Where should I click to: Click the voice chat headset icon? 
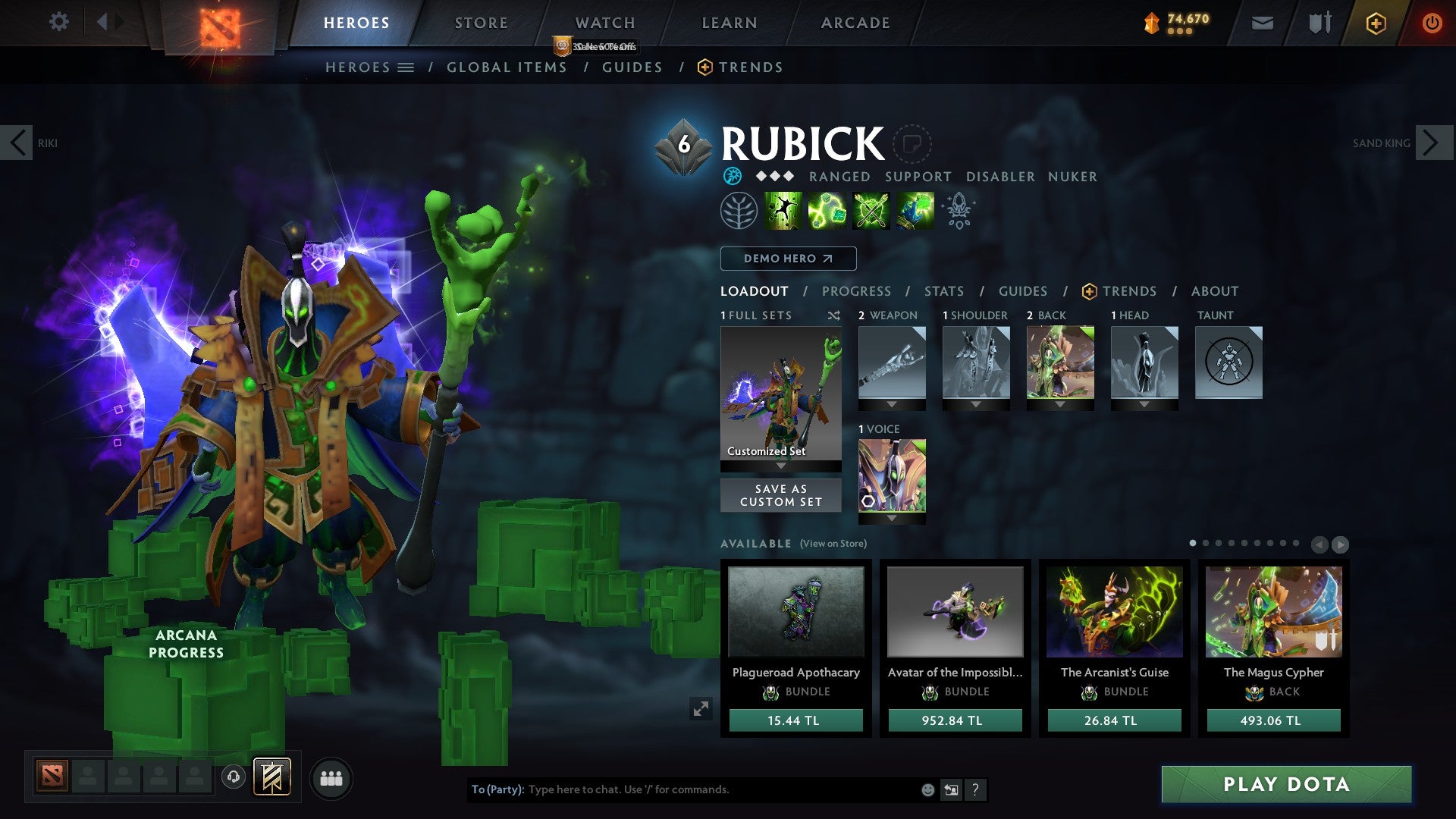233,777
